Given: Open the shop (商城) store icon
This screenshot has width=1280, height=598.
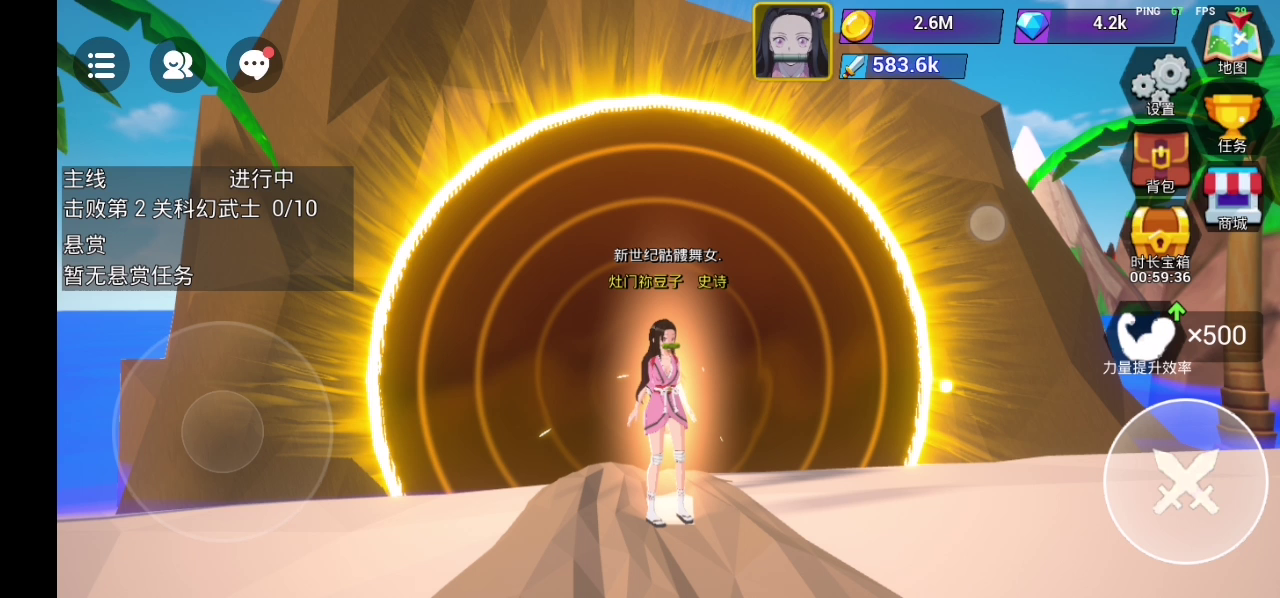Looking at the screenshot, I should pyautogui.click(x=1232, y=199).
